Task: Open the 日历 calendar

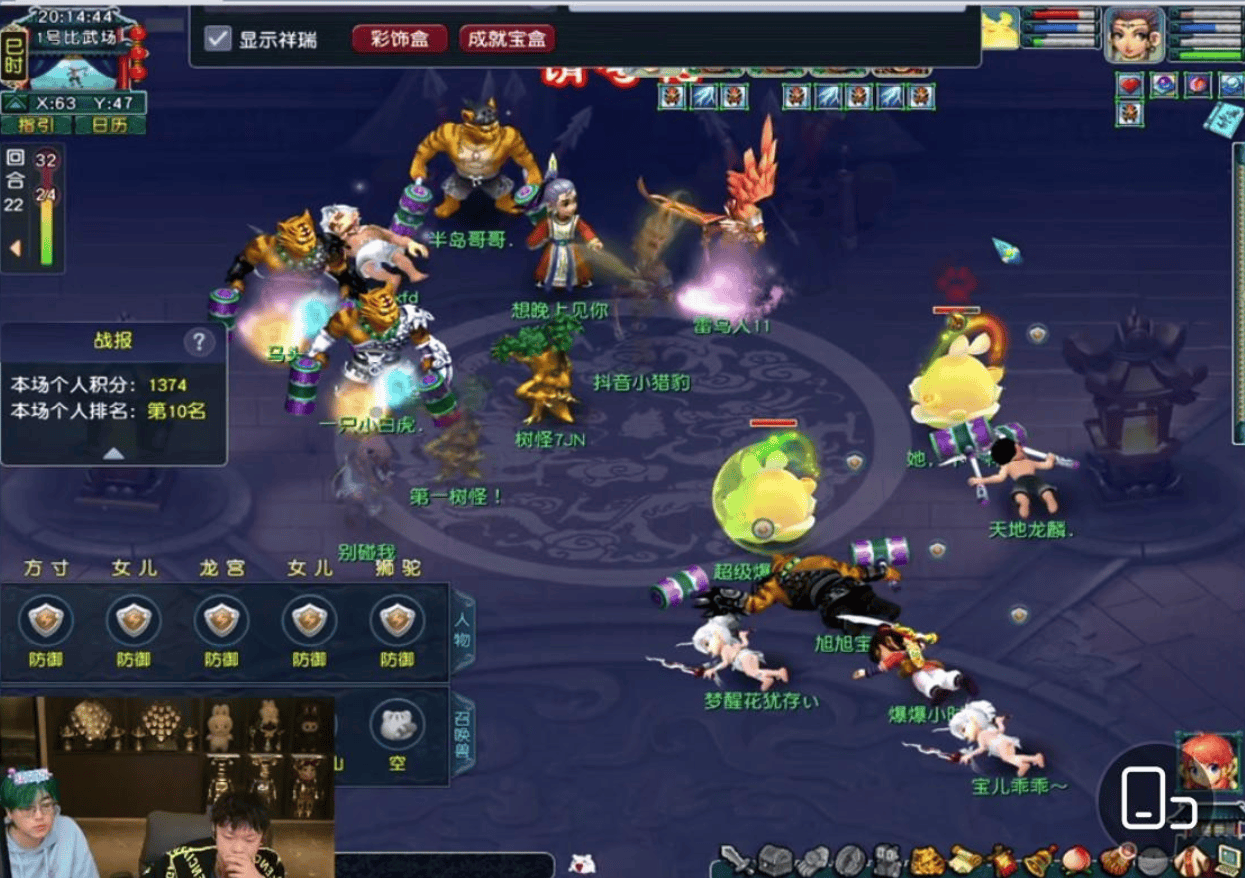Action: [x=110, y=125]
